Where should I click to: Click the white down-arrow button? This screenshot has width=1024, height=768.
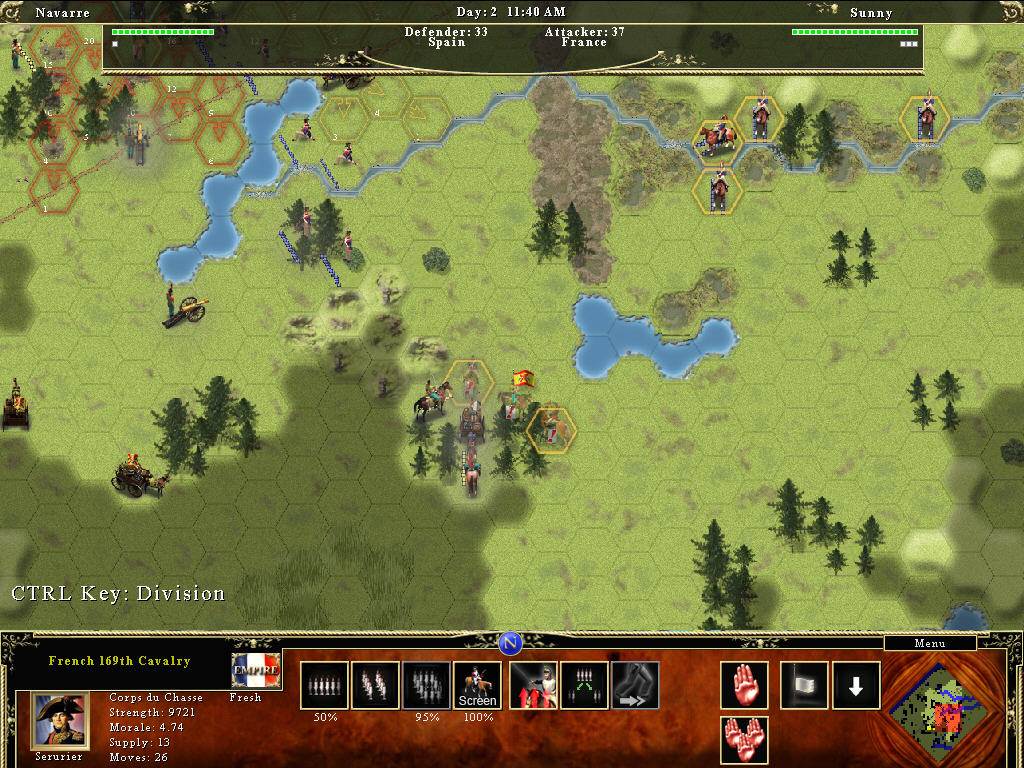(x=856, y=686)
